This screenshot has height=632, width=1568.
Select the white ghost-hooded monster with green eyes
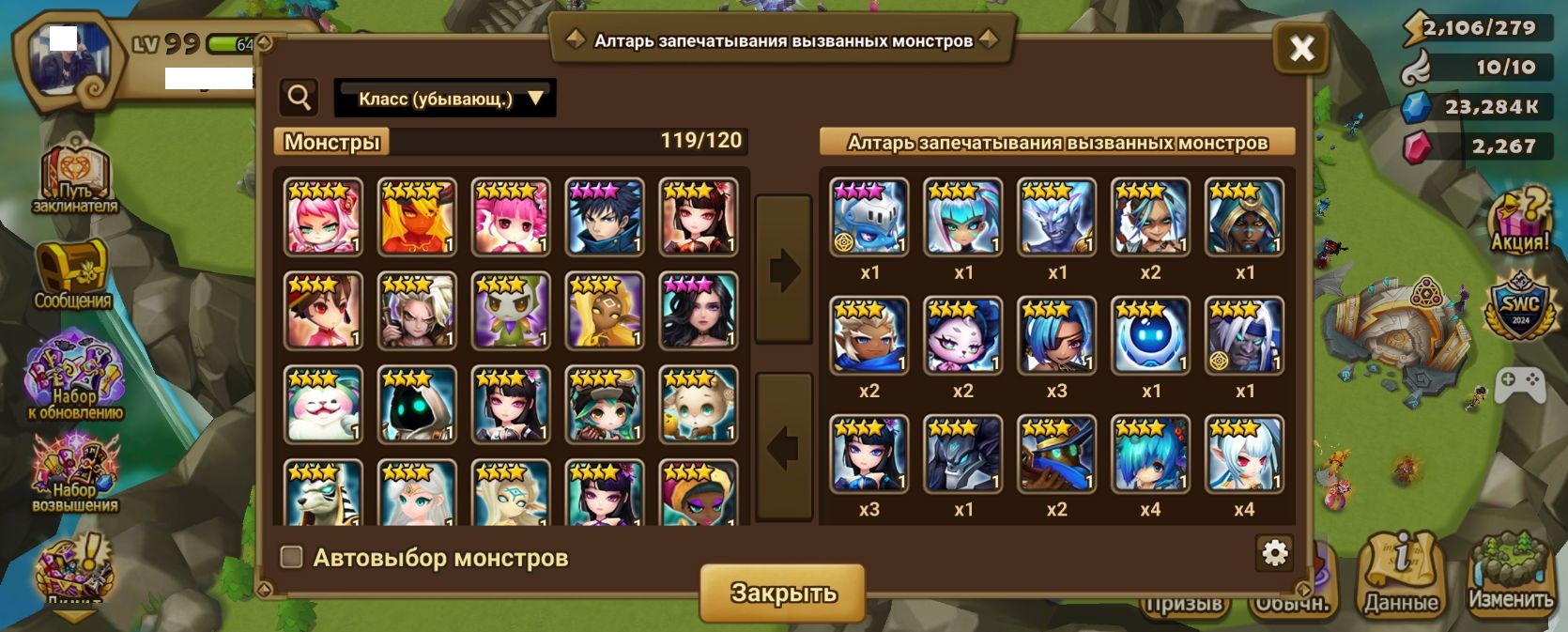pos(417,404)
